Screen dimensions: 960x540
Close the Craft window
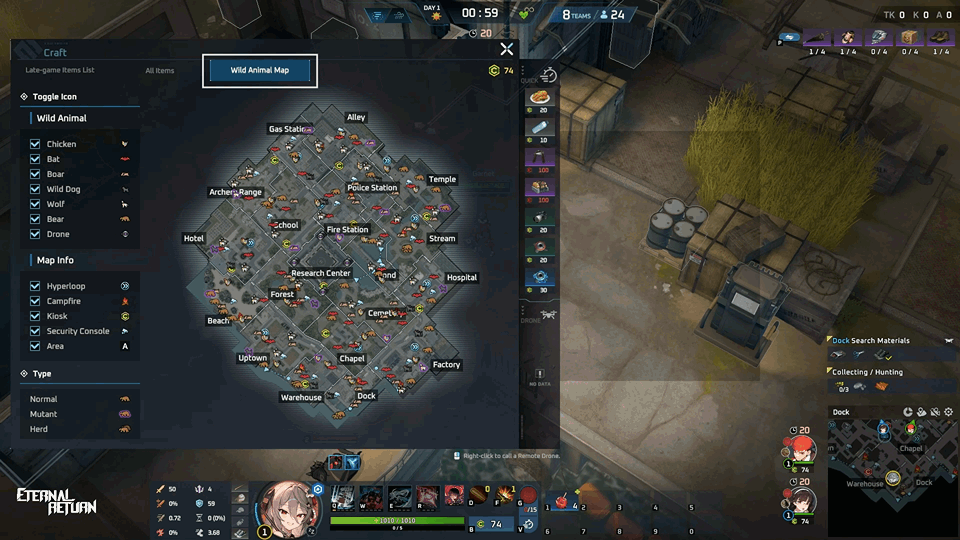(x=507, y=49)
